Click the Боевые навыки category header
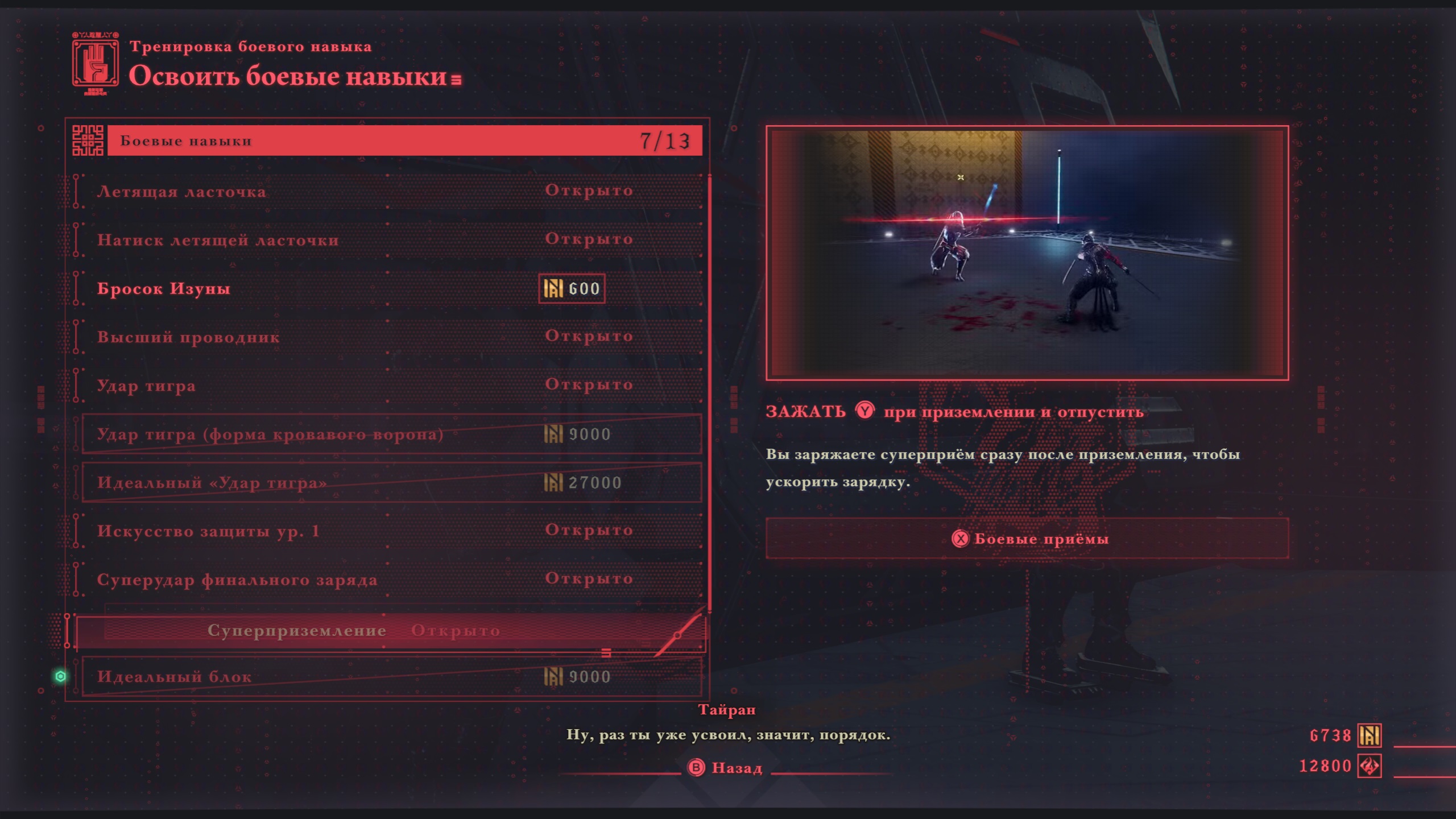 404,140
